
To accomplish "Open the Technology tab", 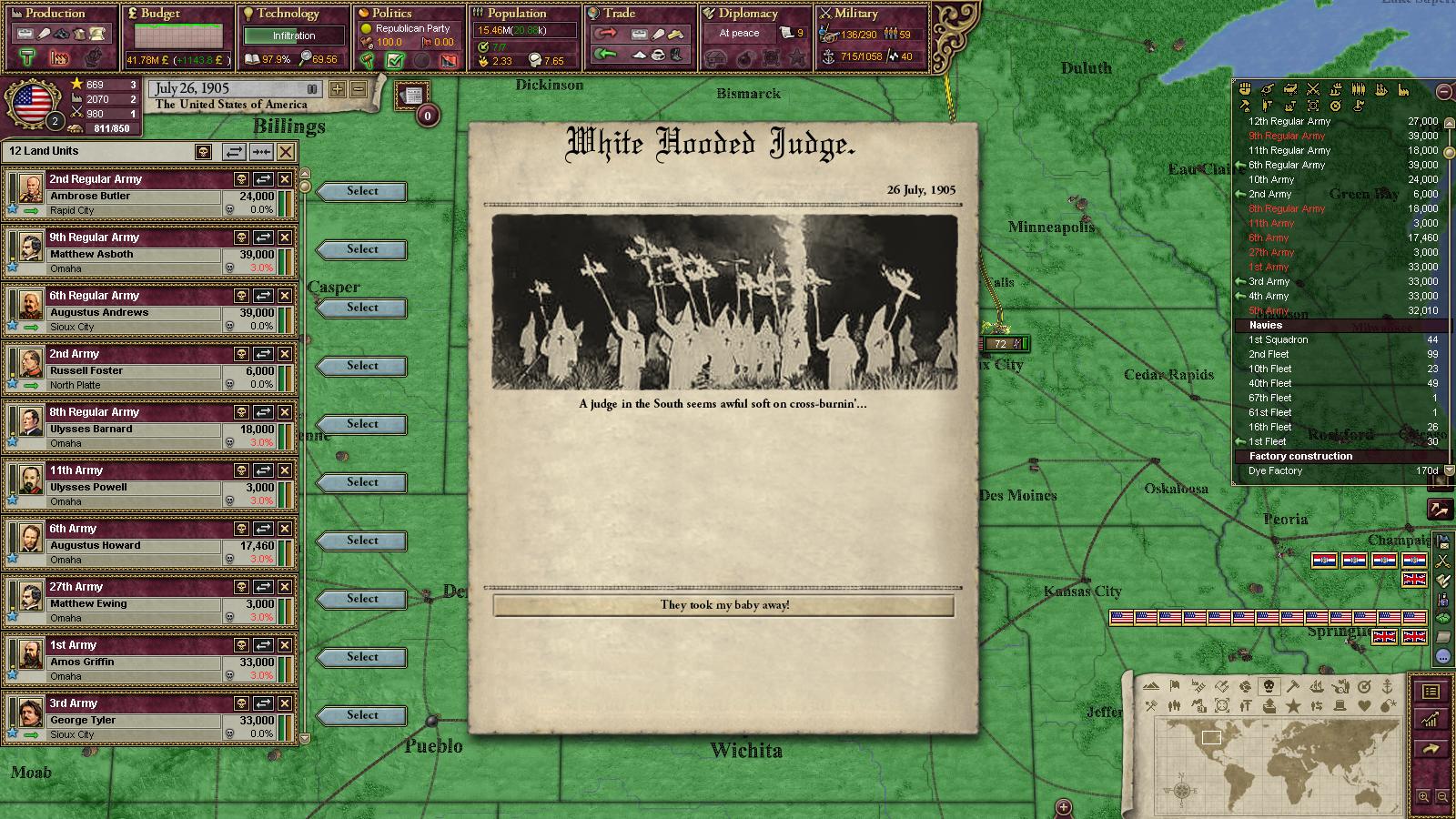I will (288, 14).
